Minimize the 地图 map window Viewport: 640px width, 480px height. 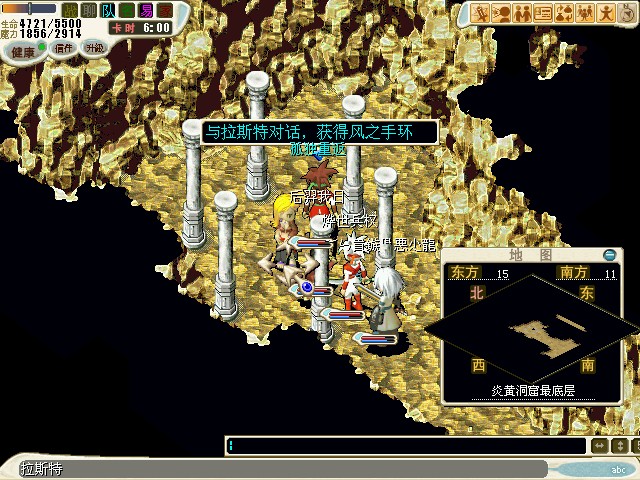[609, 256]
